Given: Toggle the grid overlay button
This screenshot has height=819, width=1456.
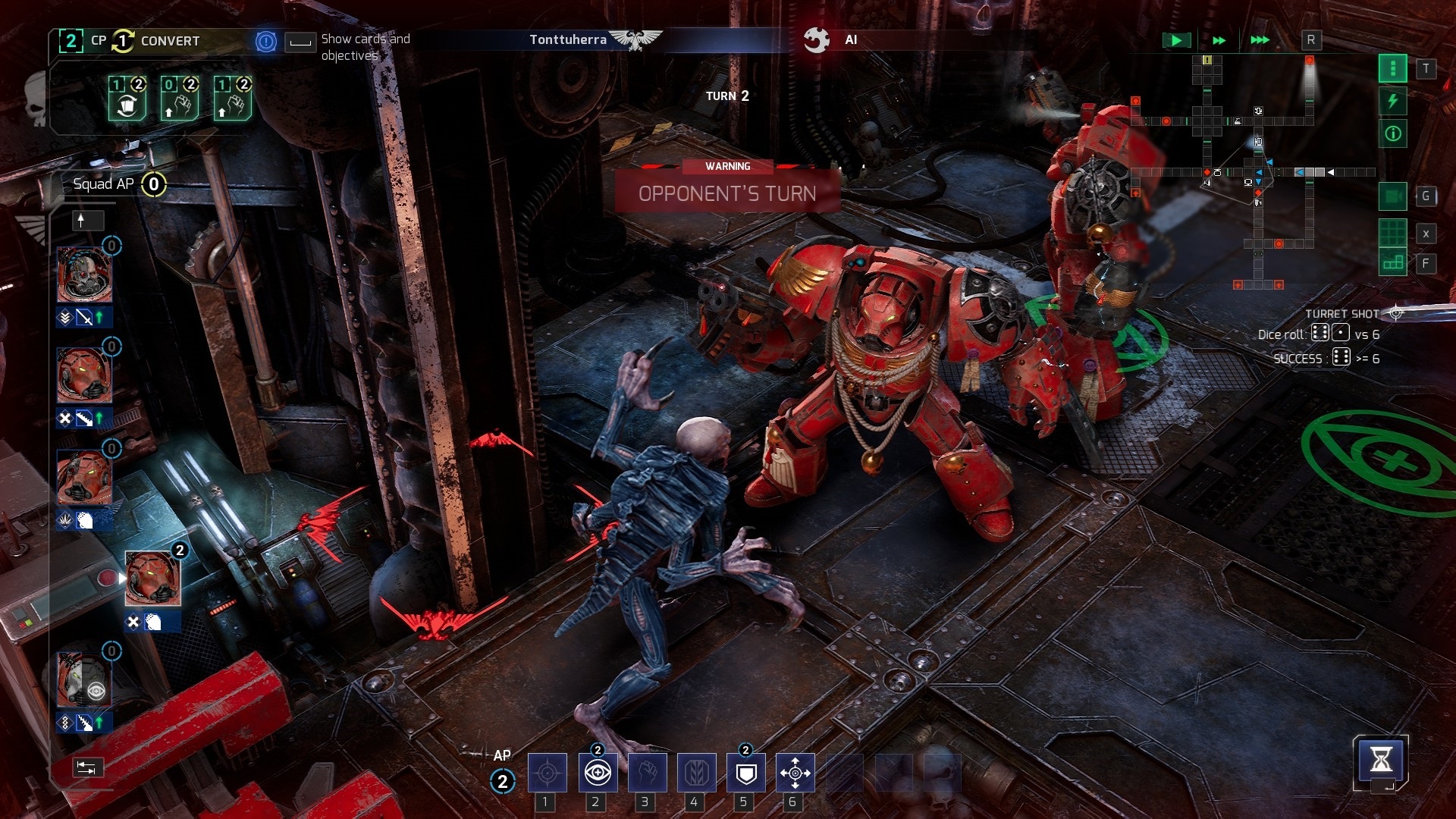Looking at the screenshot, I should pos(1393,232).
